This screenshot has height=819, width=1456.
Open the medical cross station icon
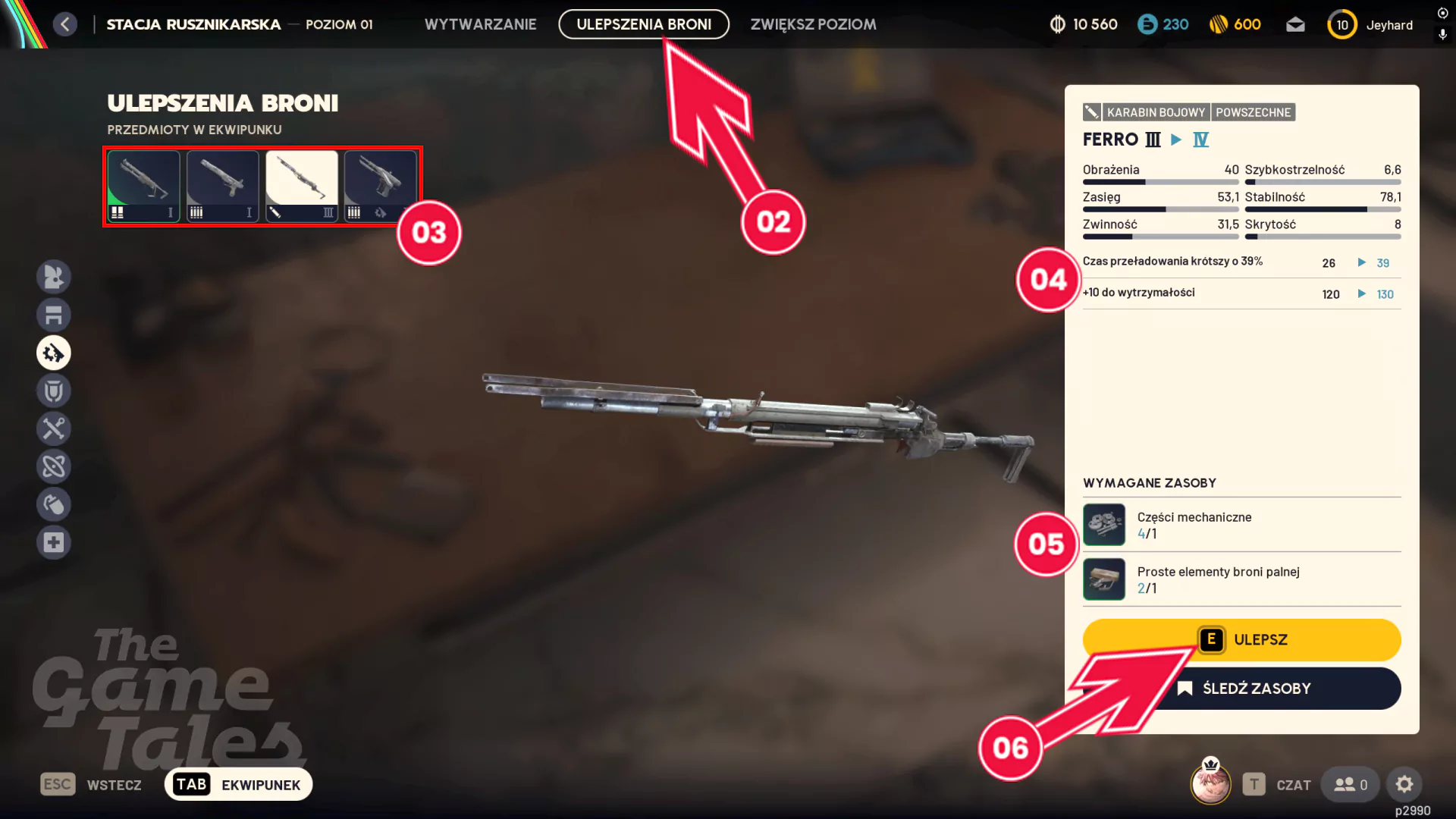pyautogui.click(x=54, y=543)
